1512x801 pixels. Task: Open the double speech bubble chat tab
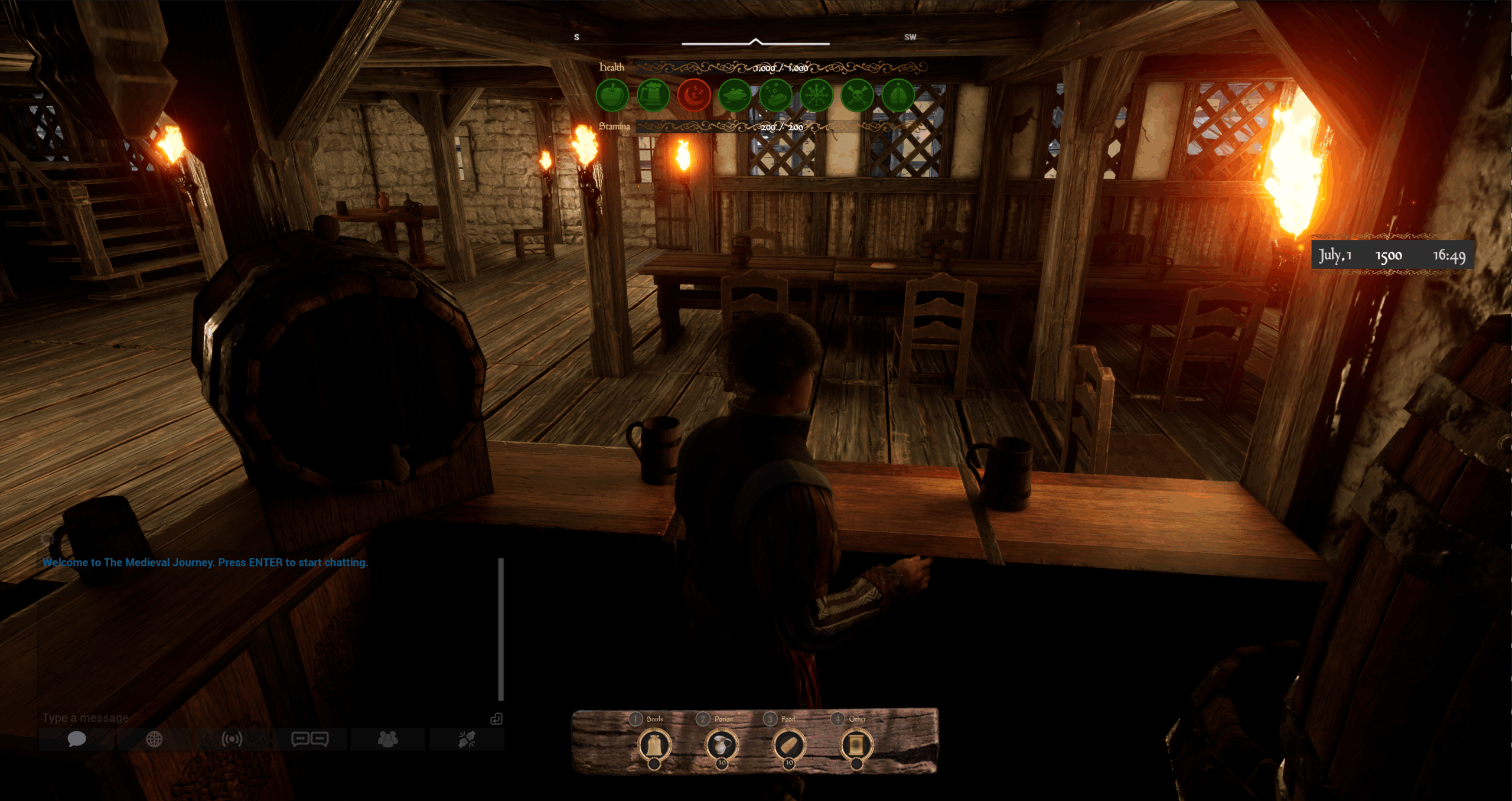tap(310, 739)
